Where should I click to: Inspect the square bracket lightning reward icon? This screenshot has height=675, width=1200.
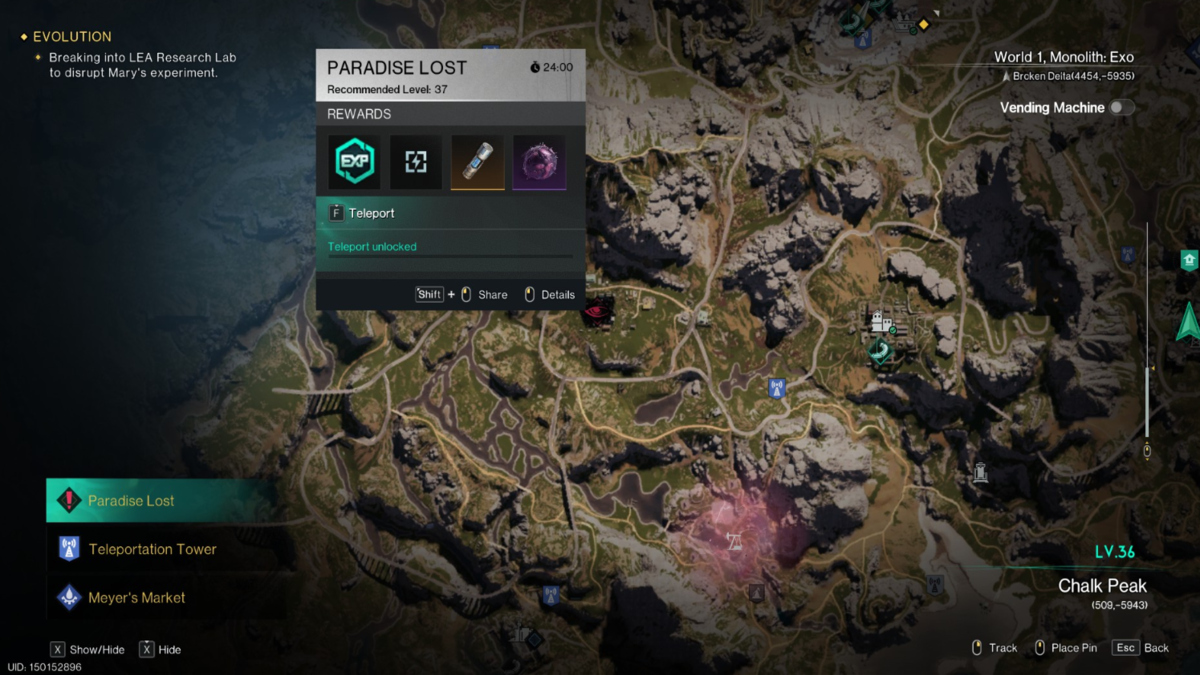[x=416, y=163]
